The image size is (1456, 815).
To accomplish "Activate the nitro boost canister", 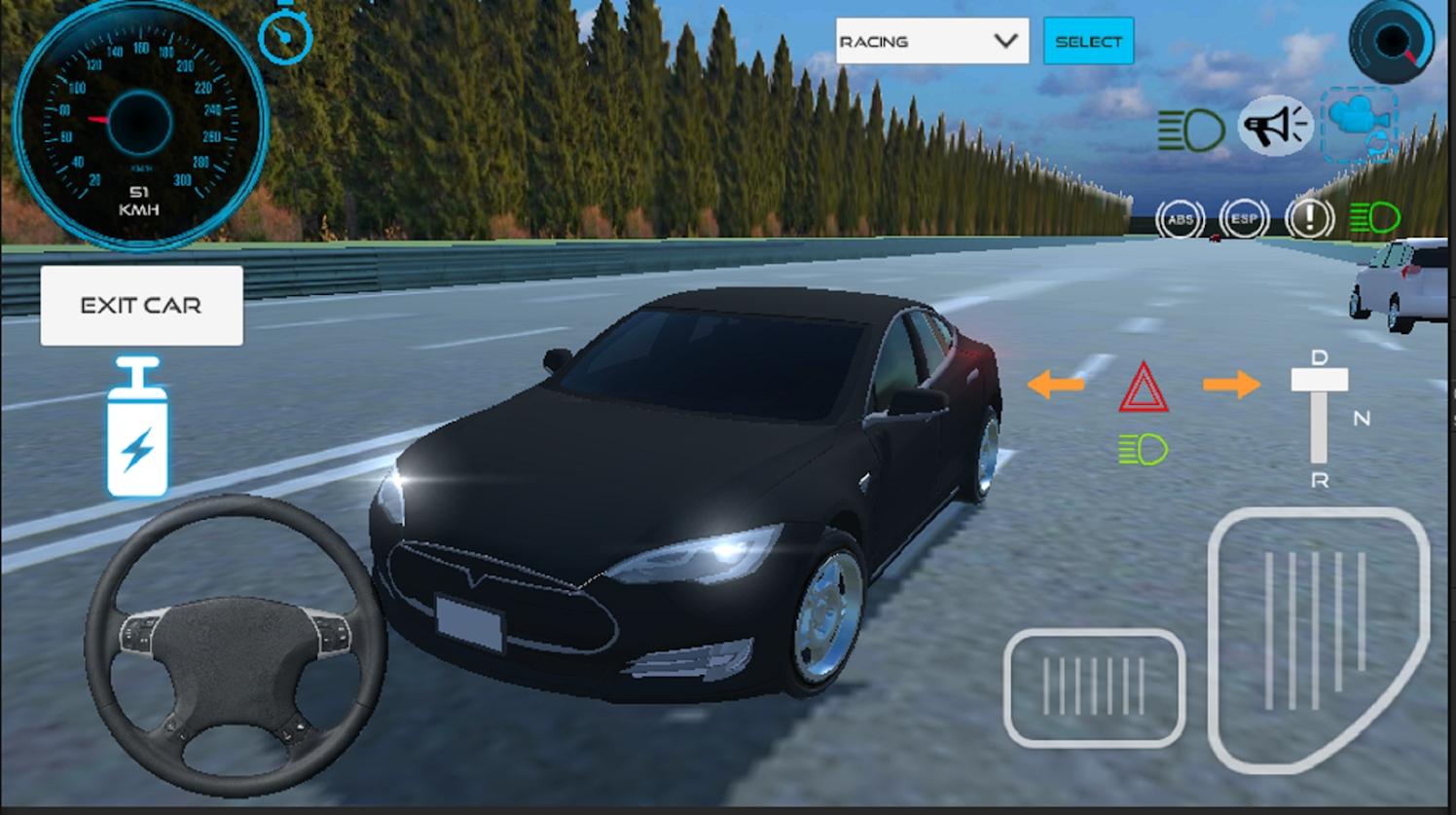I will 137,428.
